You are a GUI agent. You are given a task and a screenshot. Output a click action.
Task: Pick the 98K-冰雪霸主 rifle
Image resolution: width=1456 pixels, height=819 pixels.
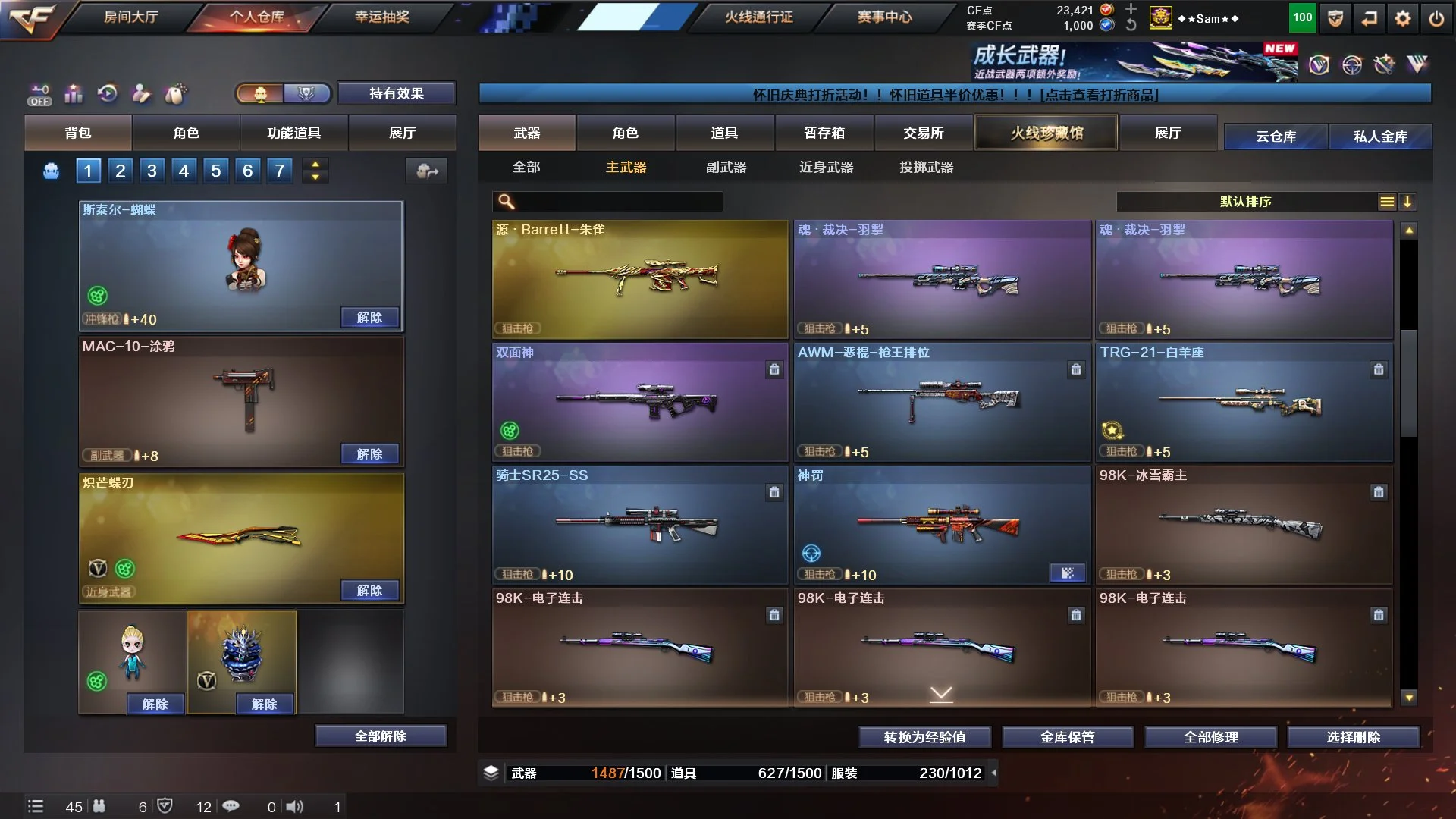coord(1243,525)
